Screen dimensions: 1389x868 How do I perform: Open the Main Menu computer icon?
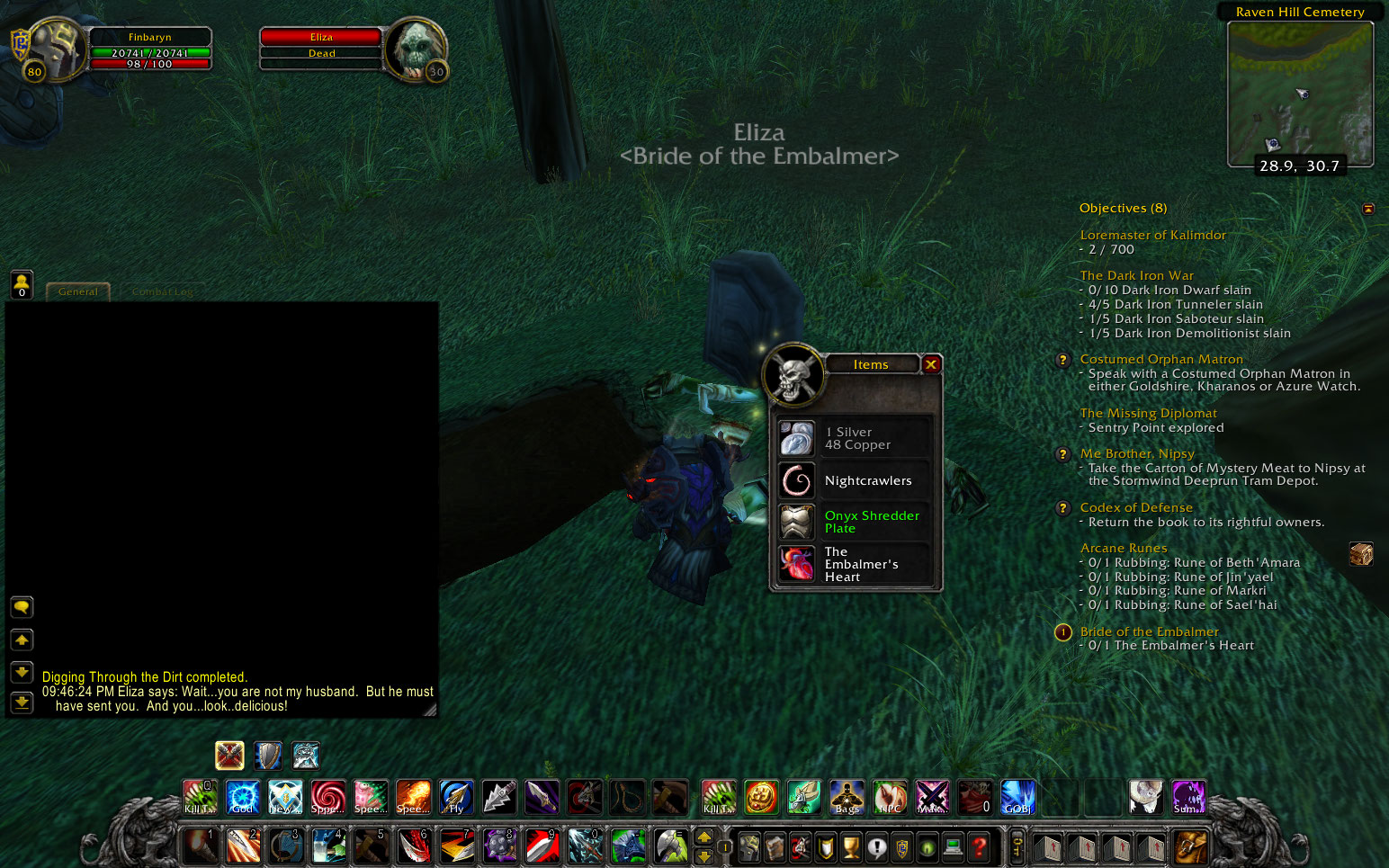951,846
